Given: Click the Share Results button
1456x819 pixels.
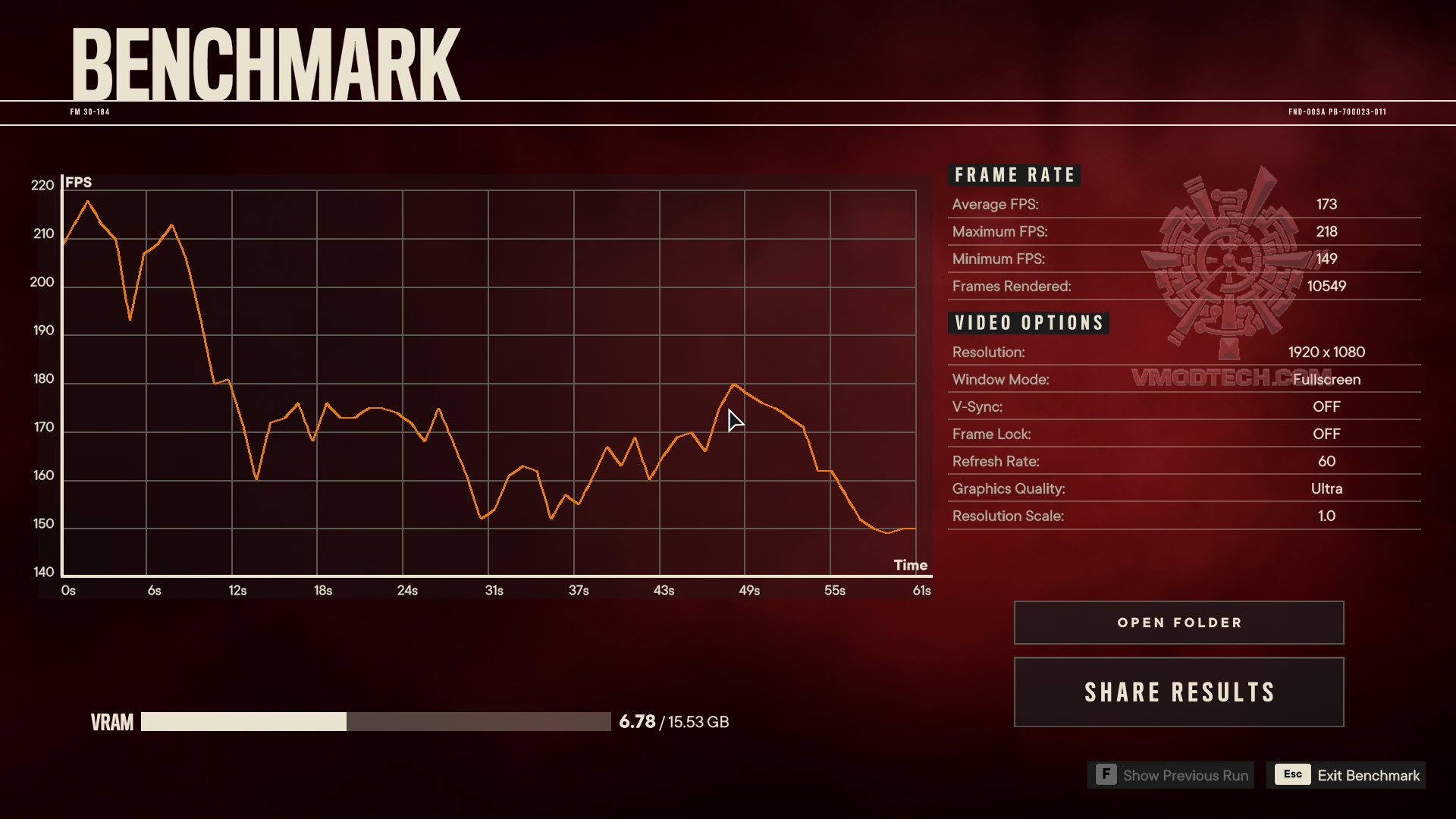Looking at the screenshot, I should point(1178,692).
